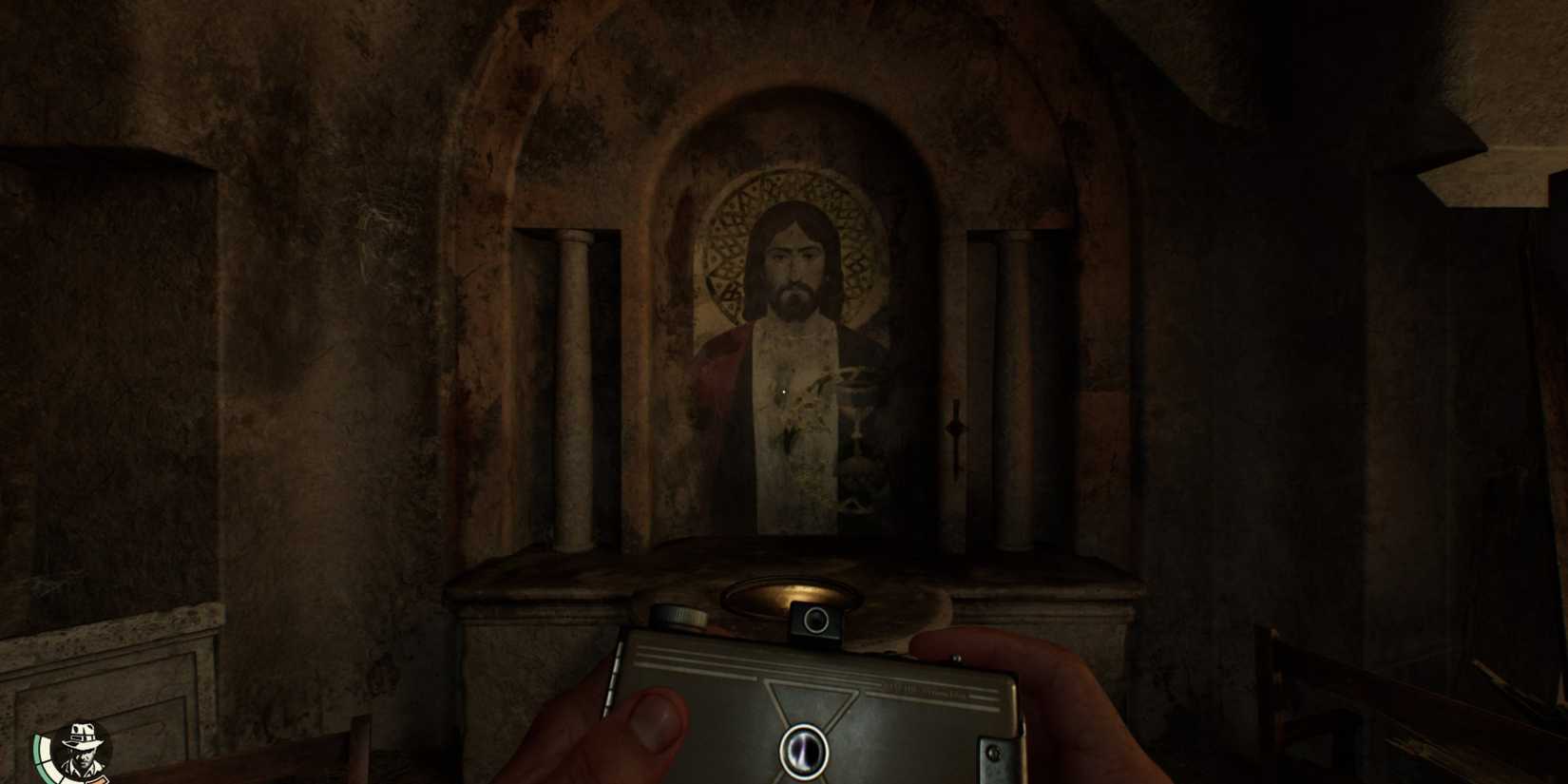Viewport: 1568px width, 784px height.
Task: Click the orange health segment below Indy's portrait
Action: click(x=98, y=779)
